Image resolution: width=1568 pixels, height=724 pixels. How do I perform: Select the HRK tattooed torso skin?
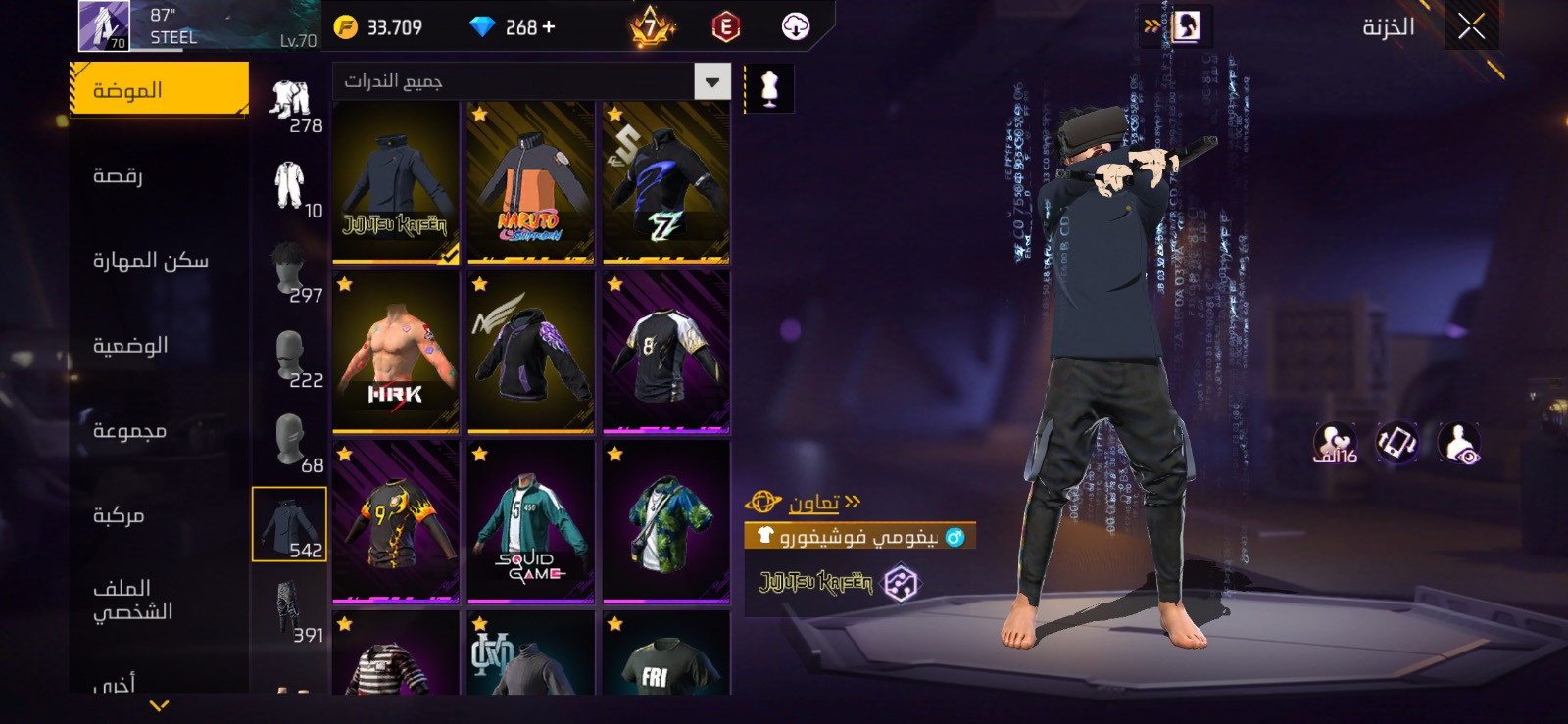click(x=396, y=353)
